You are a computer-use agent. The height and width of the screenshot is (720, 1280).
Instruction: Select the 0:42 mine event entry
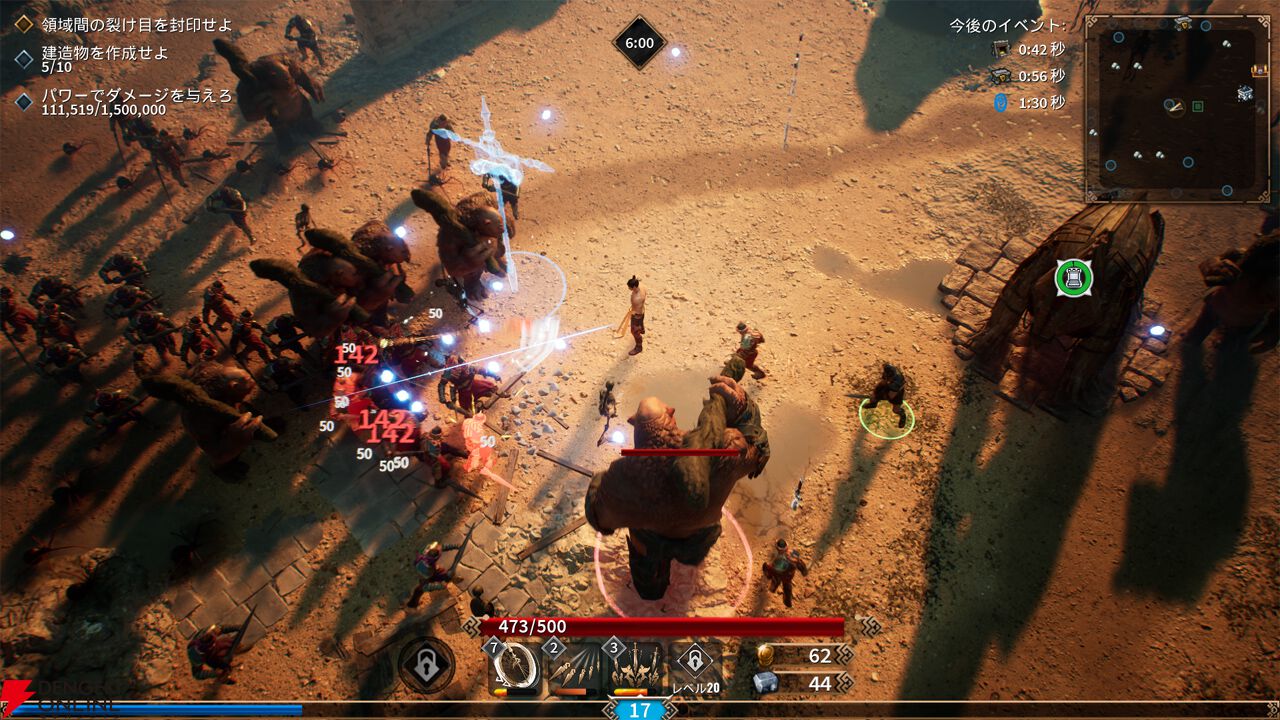point(1028,49)
